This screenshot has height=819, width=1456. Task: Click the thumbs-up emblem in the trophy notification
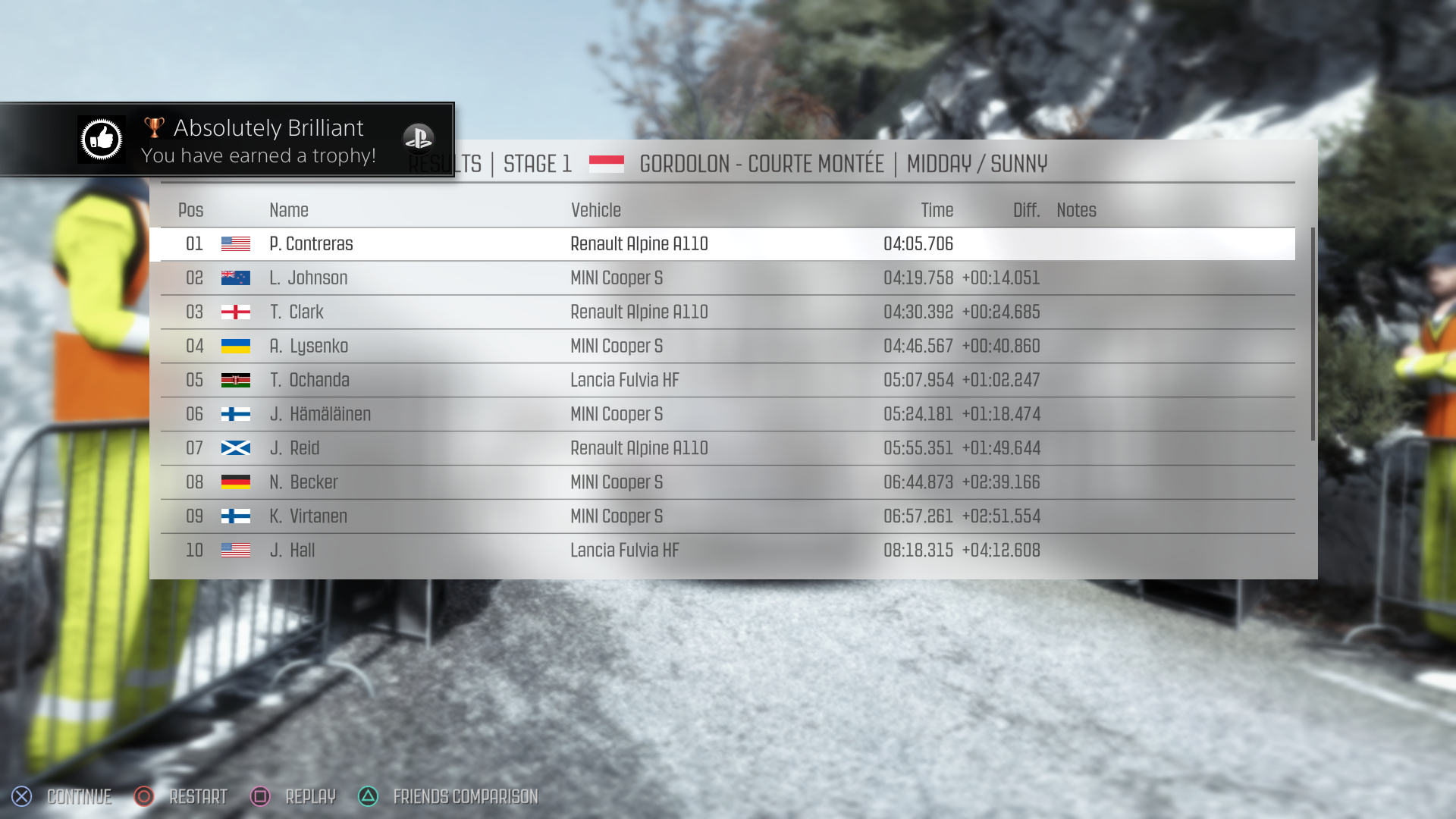tap(102, 140)
